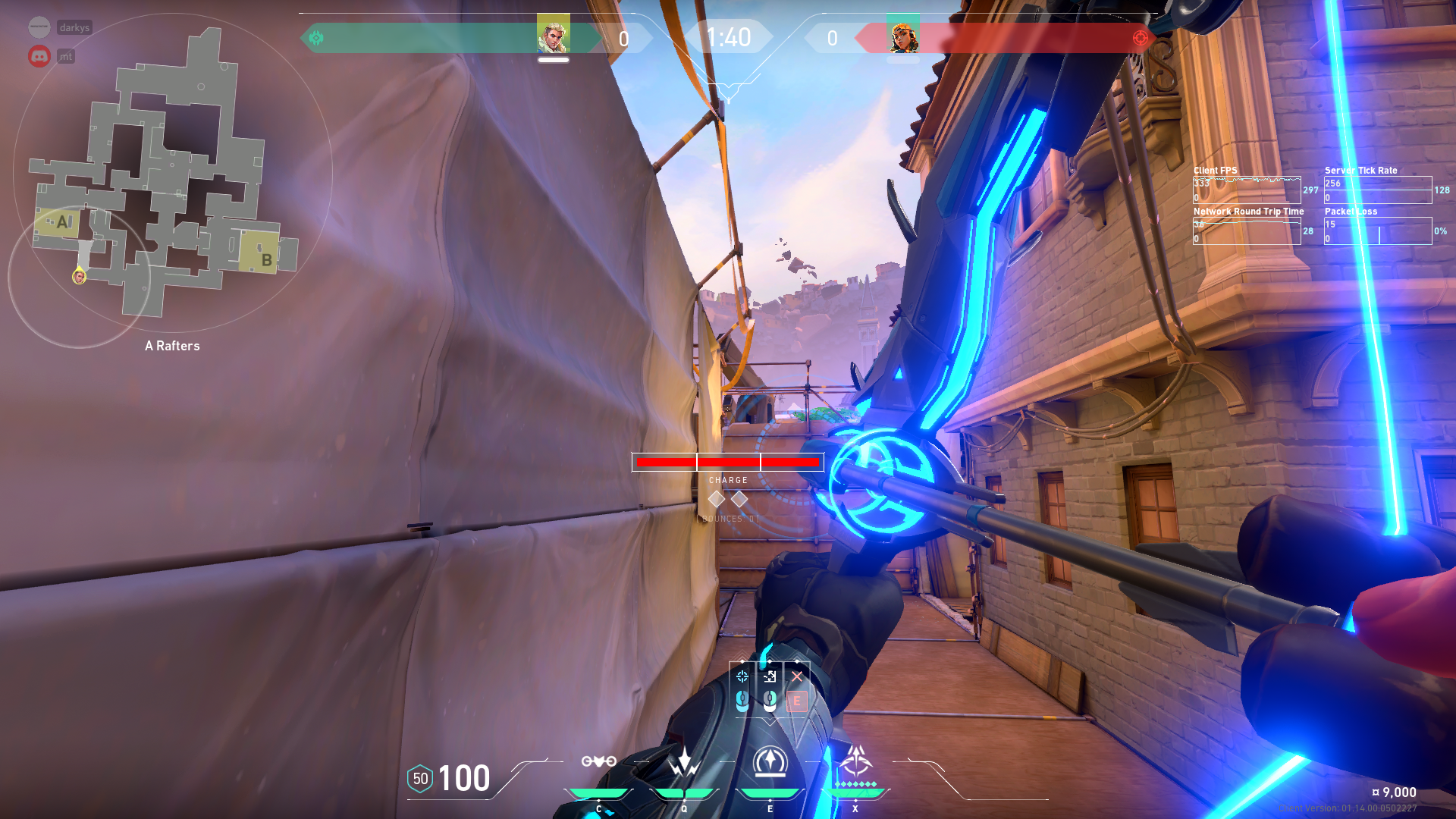Activate the Hunter's Fury ultimate icon

(x=855, y=760)
